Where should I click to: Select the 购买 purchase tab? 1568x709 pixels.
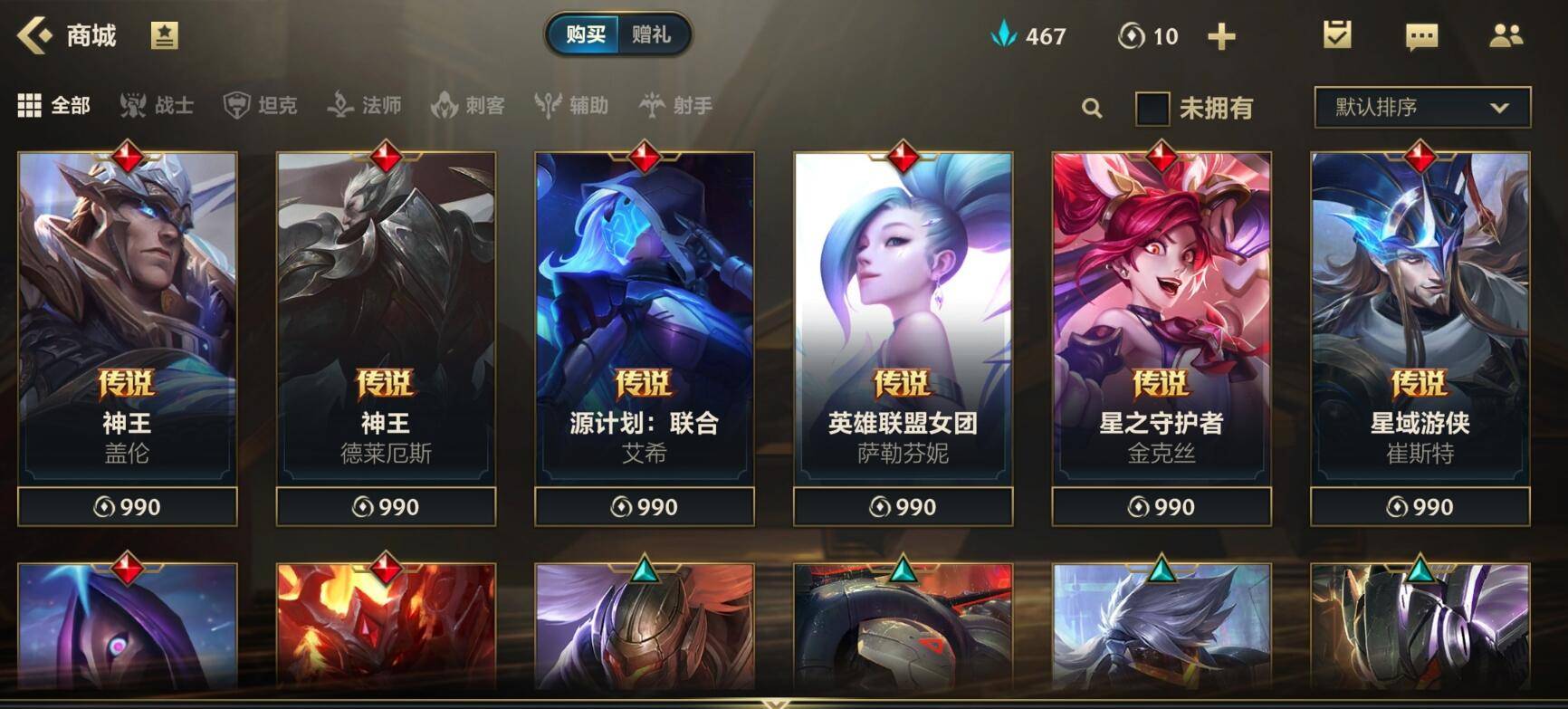(585, 35)
